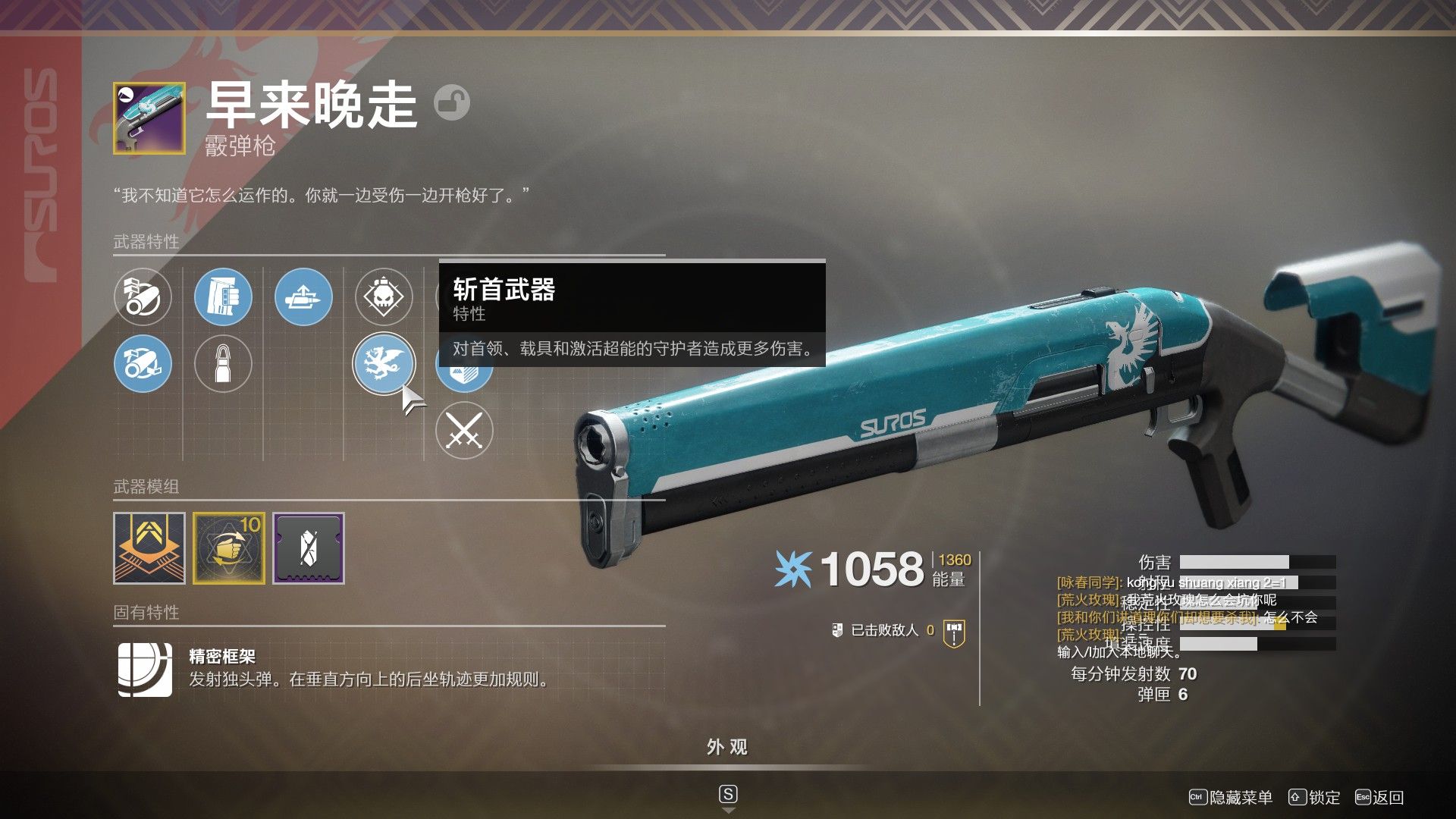Click the 隐藏菜单 hide menu option
The image size is (1456, 819).
tap(1231, 797)
